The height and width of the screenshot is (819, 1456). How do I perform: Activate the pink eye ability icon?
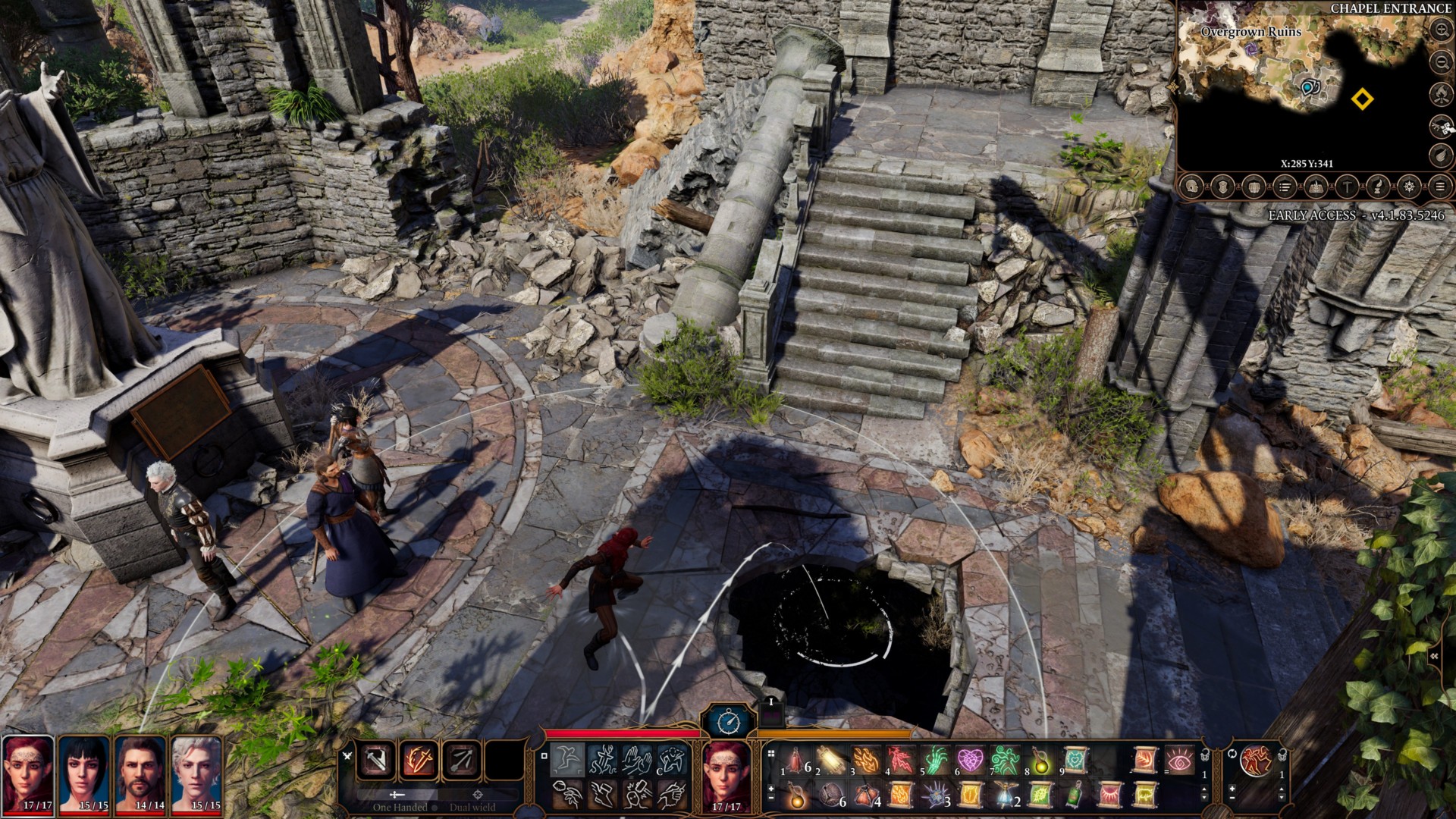coord(1179,760)
